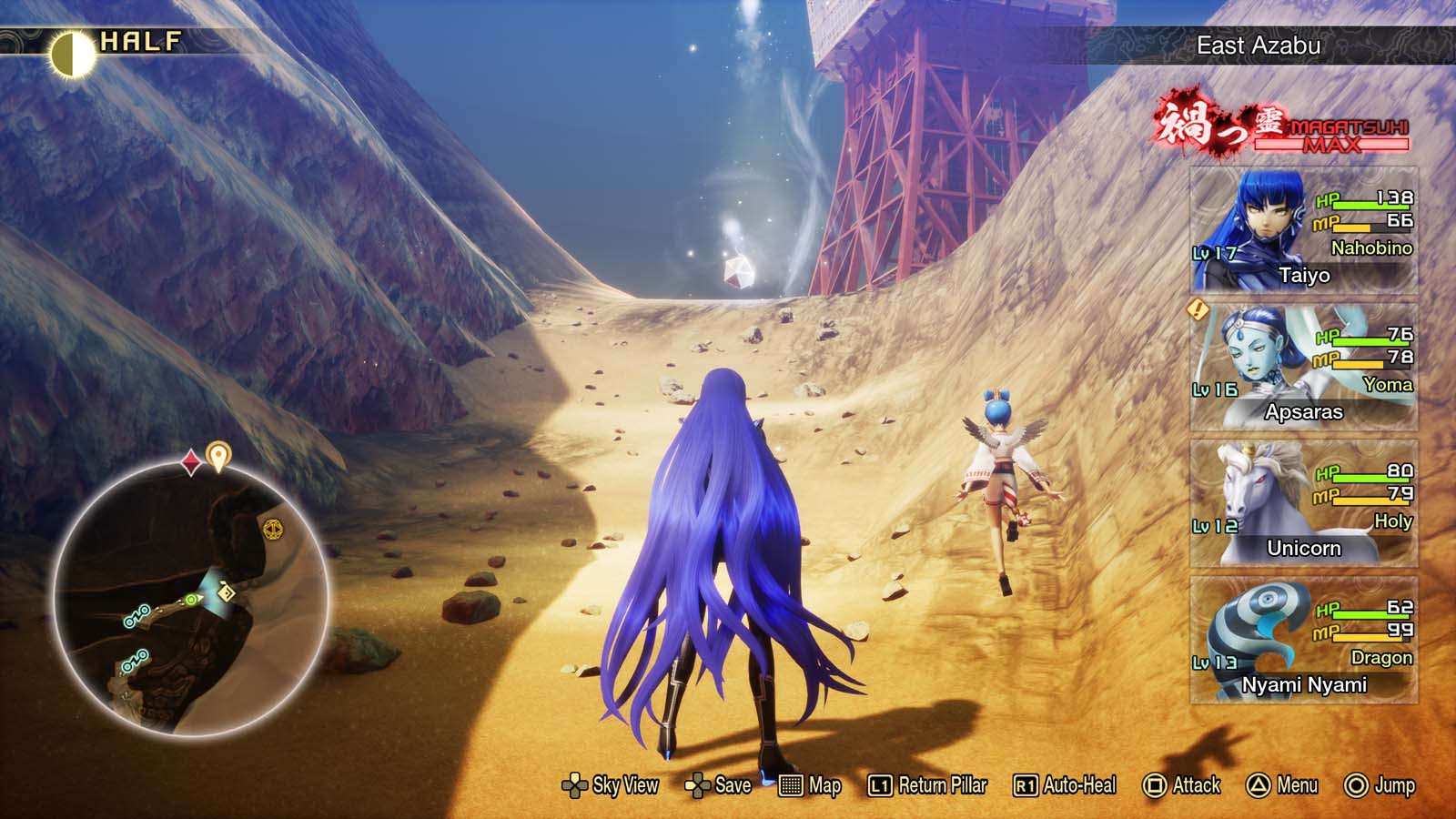The height and width of the screenshot is (819, 1456).
Task: Click the leyline icon on the minimap
Action: pyautogui.click(x=273, y=529)
